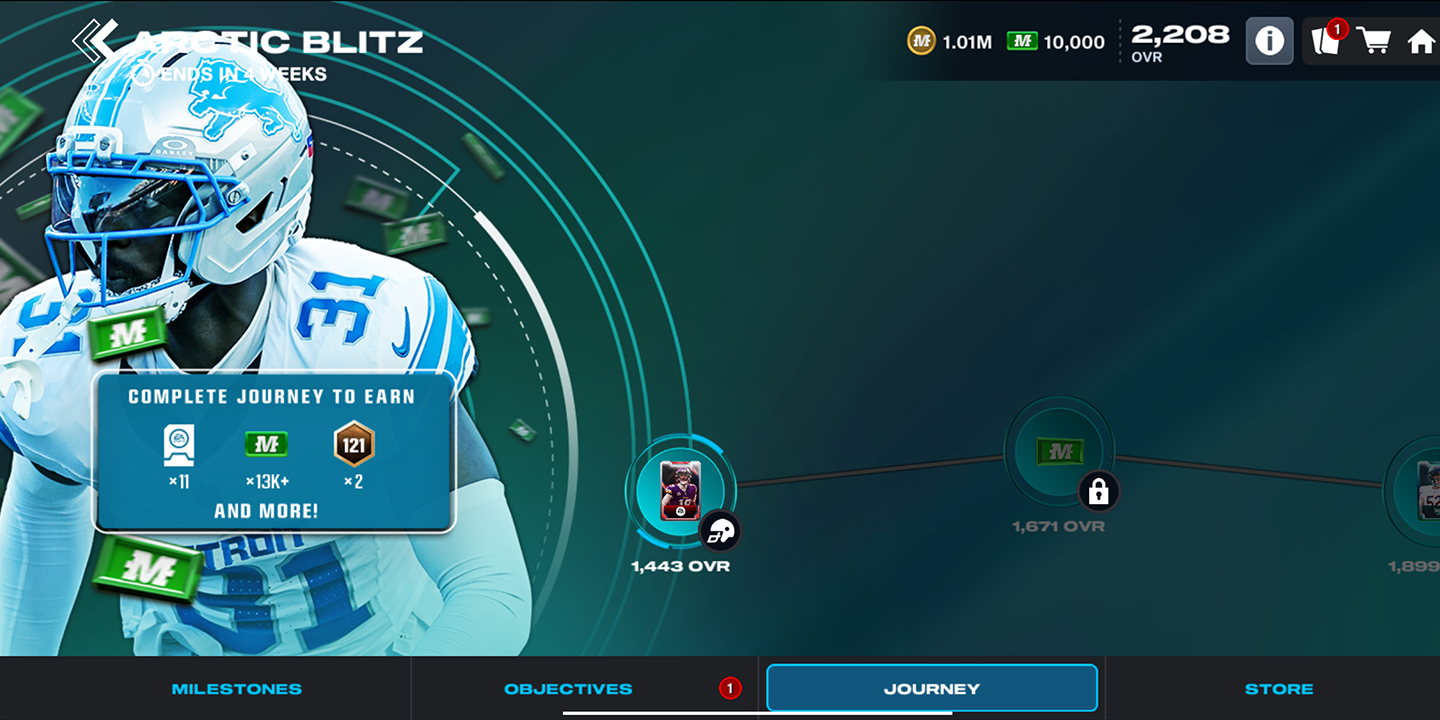Select the player card at the 1,443 OVR node
This screenshot has width=1440, height=720.
pyautogui.click(x=681, y=491)
